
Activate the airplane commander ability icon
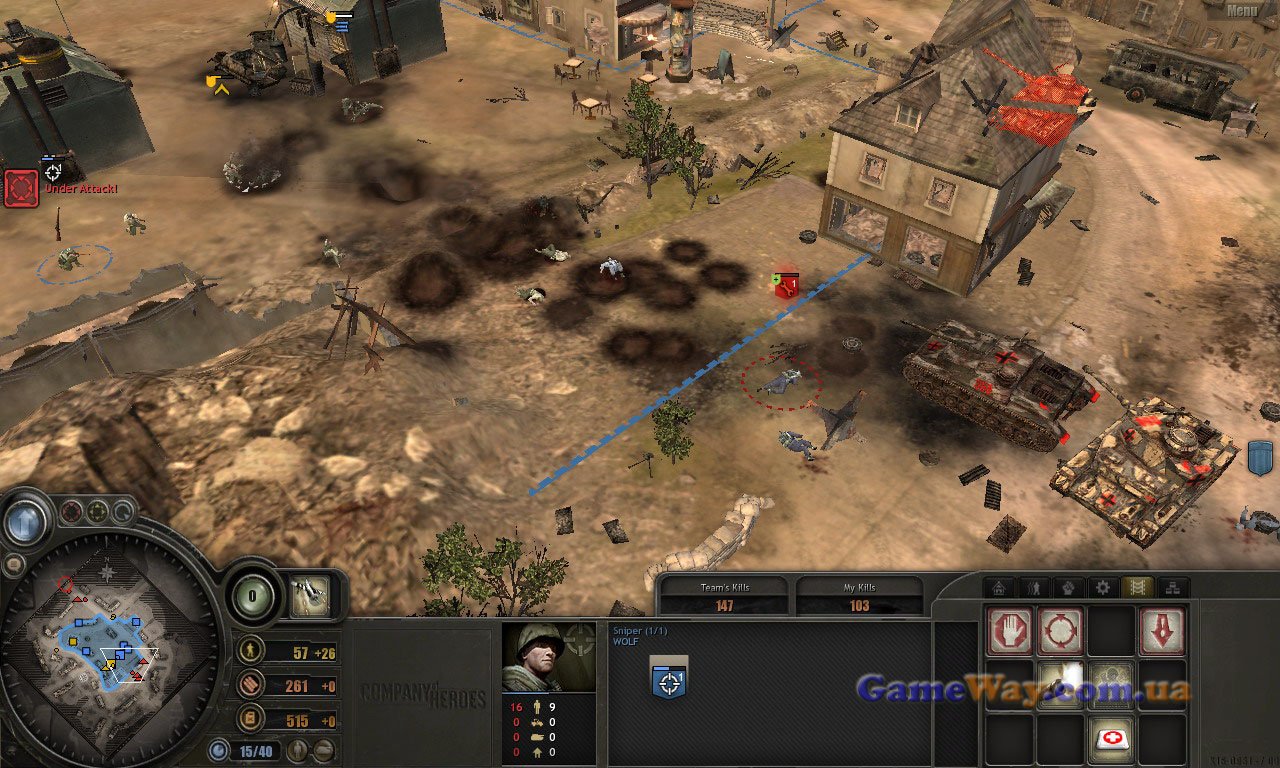click(310, 596)
